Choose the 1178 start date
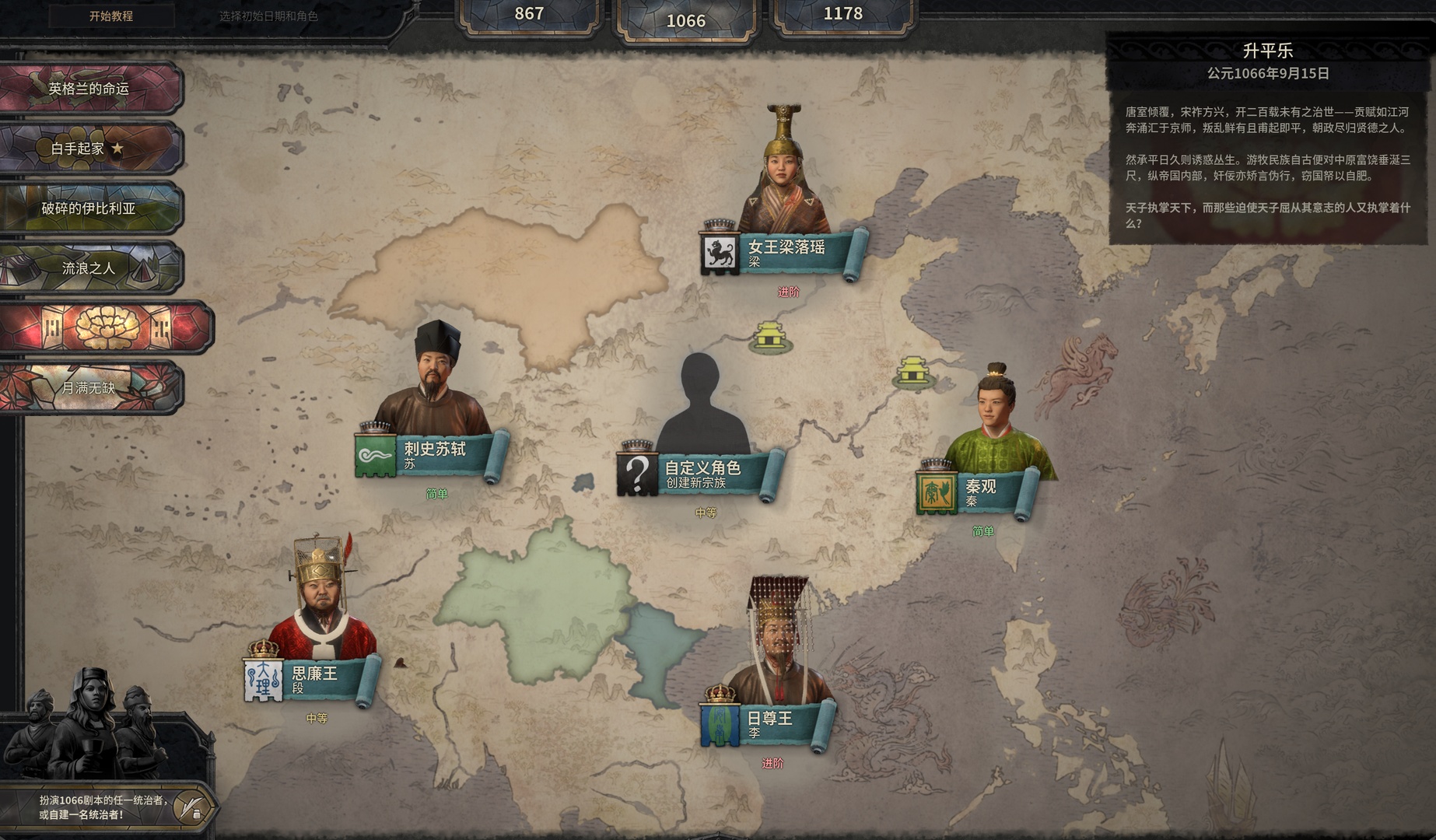This screenshot has width=1436, height=840. coord(842,14)
